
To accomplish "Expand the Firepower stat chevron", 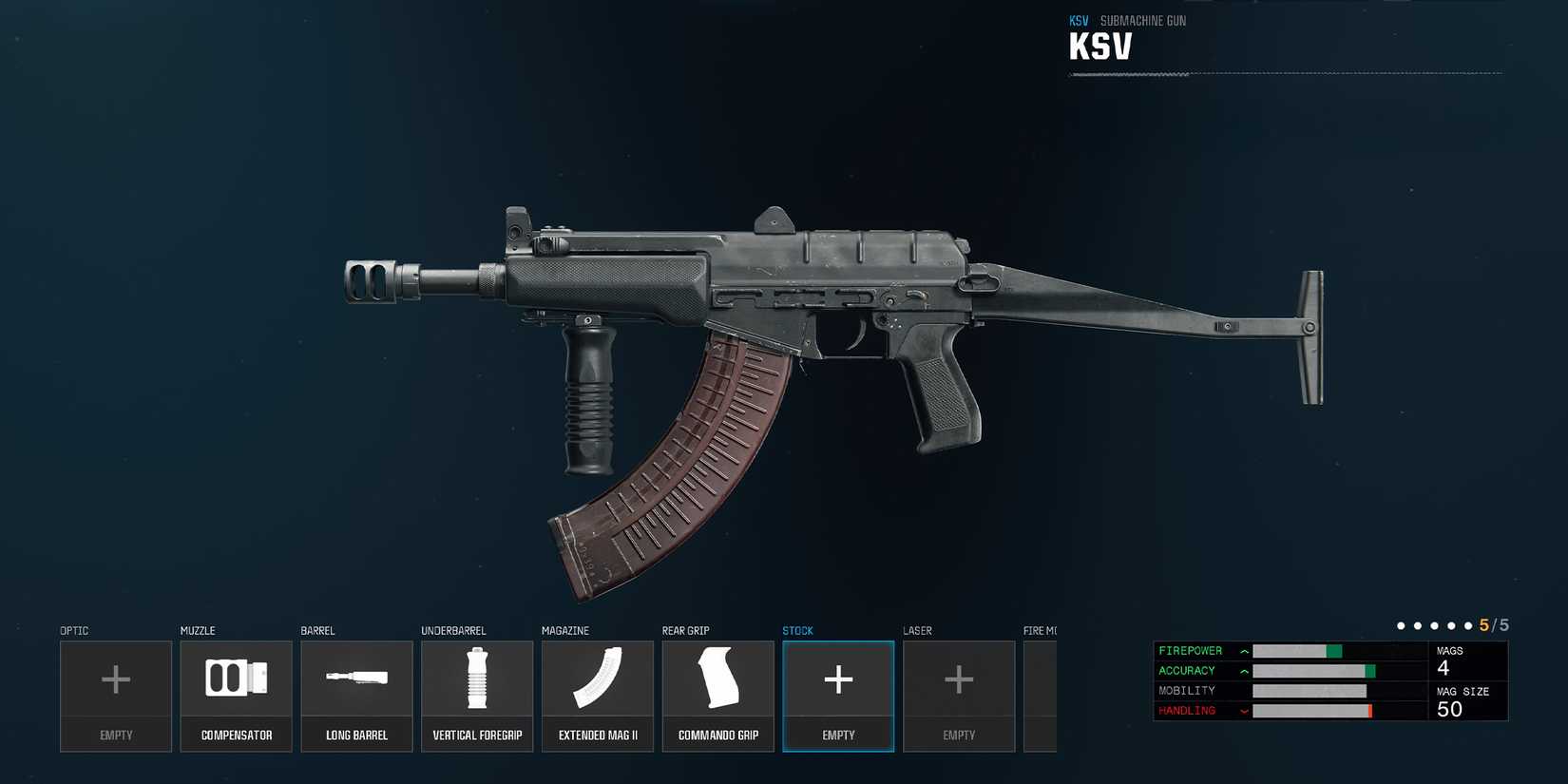I will point(1243,651).
